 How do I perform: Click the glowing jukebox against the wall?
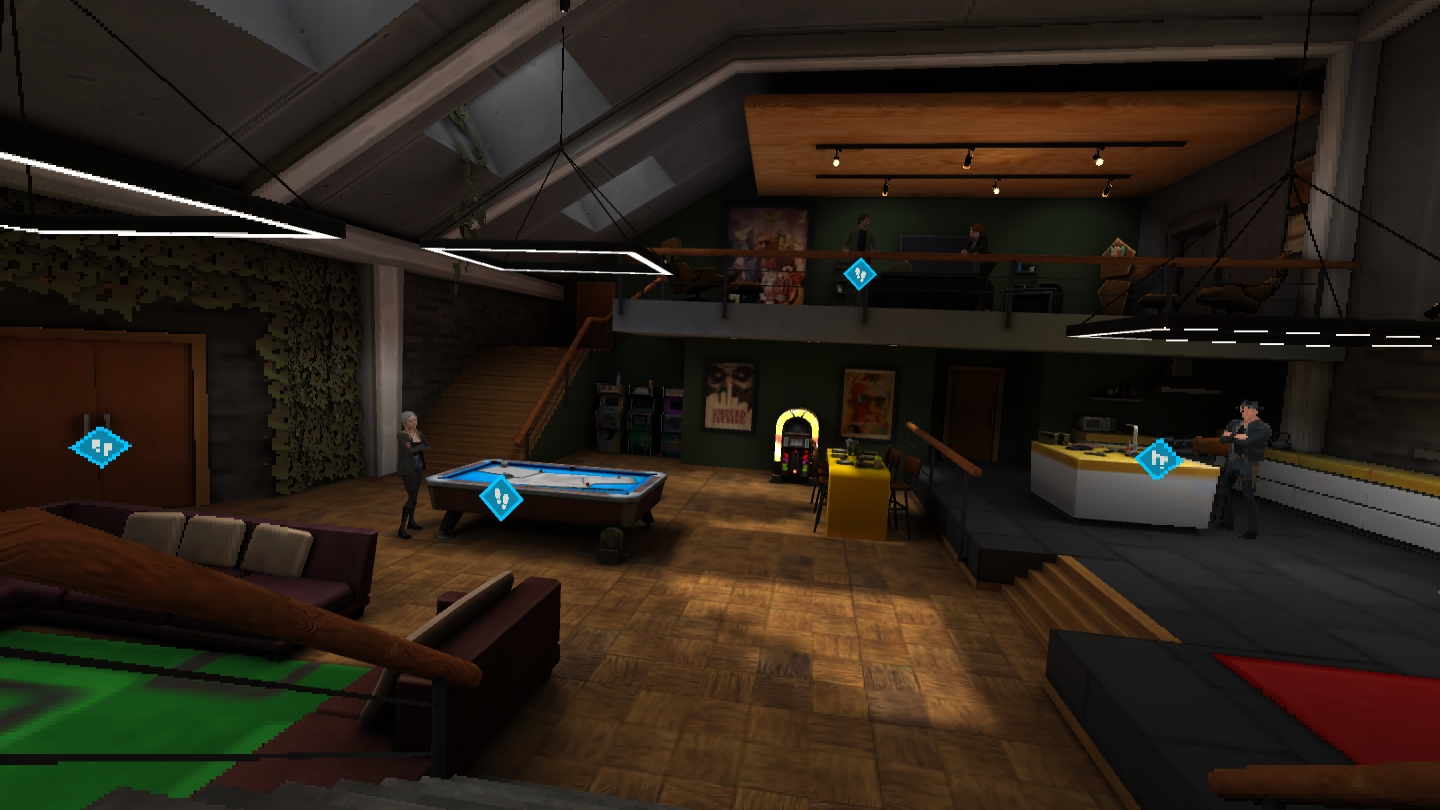click(x=795, y=443)
